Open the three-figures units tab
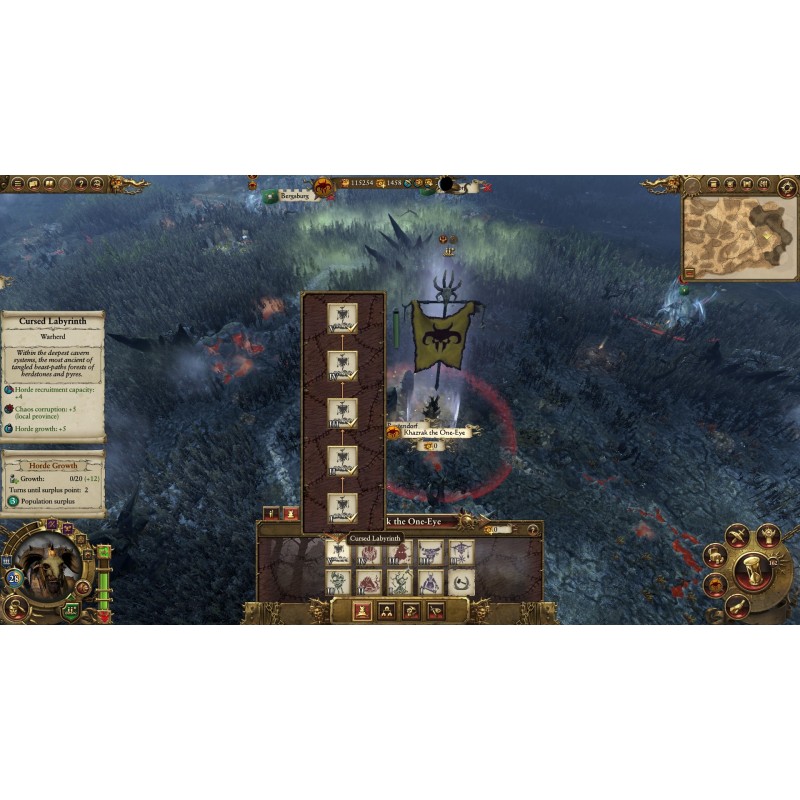Screen dimensions: 800x800 click(386, 611)
